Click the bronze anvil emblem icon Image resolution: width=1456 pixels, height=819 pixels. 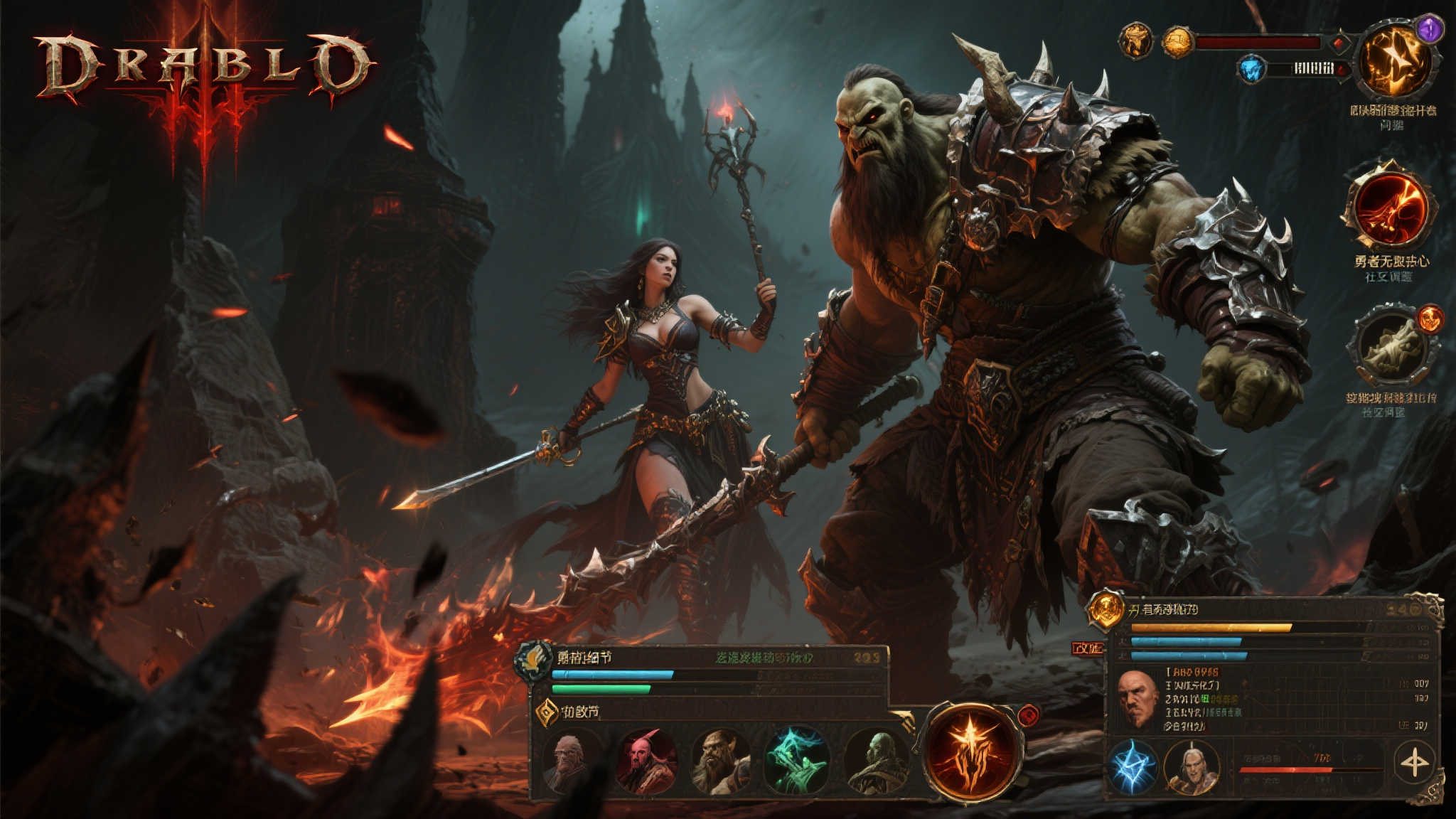1135,41
